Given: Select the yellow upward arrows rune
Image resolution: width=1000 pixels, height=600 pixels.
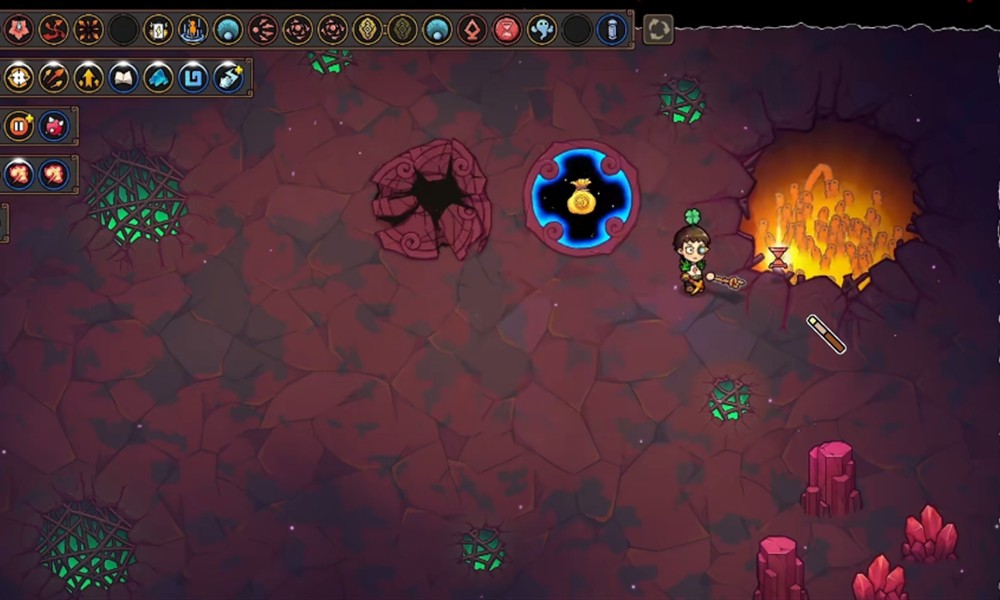Looking at the screenshot, I should (x=88, y=77).
